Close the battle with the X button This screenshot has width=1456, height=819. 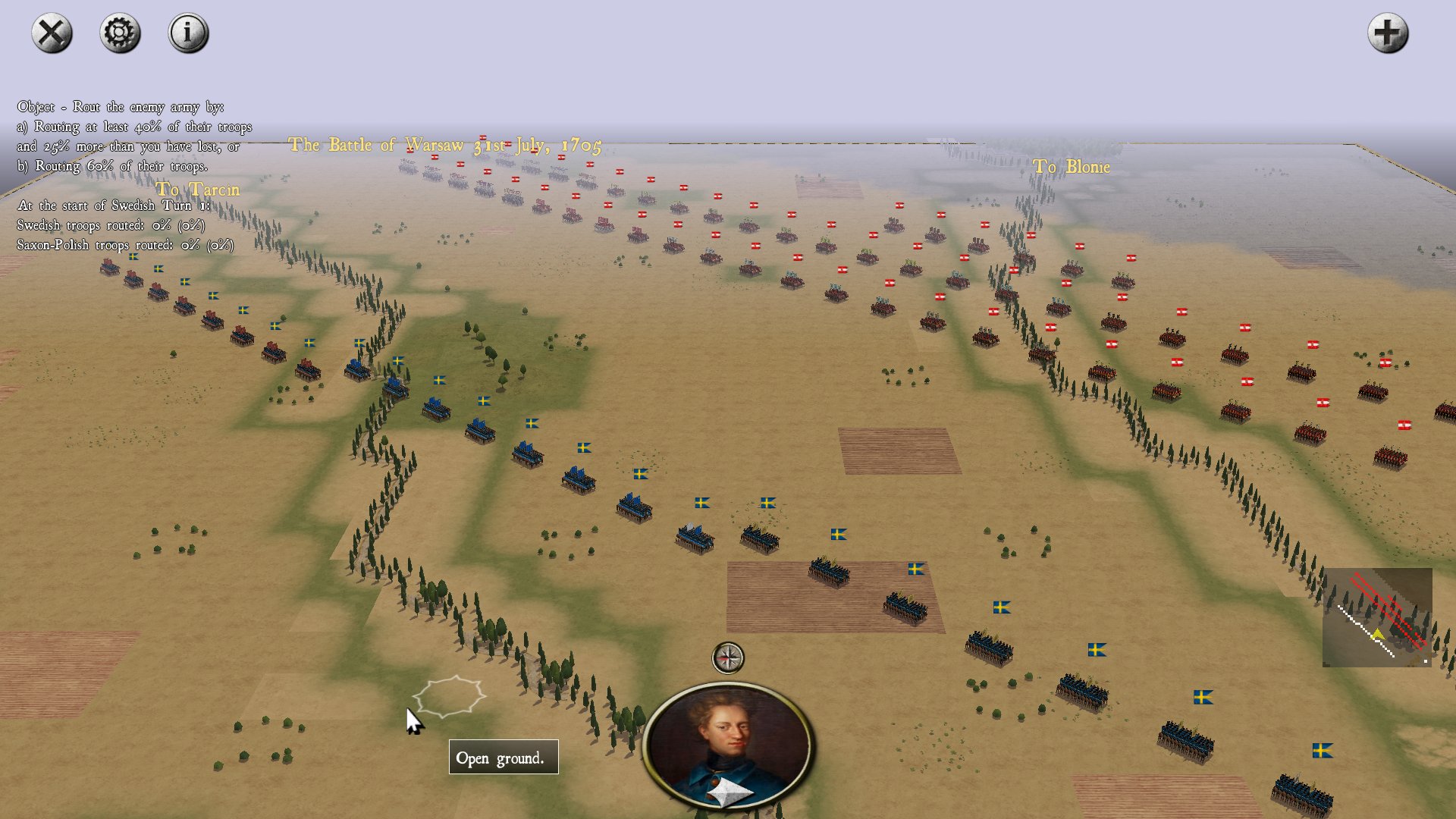point(52,33)
